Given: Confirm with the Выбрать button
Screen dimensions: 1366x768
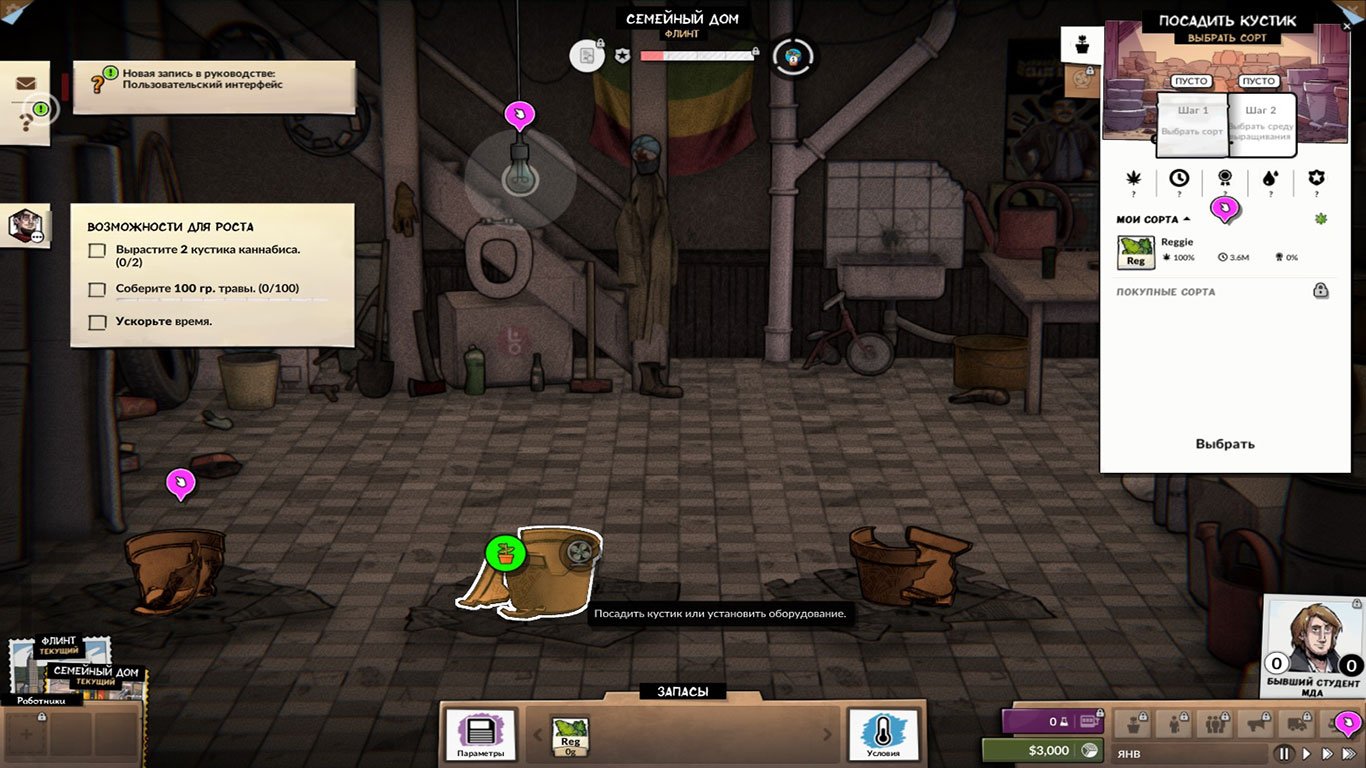Looking at the screenshot, I should (x=1225, y=444).
